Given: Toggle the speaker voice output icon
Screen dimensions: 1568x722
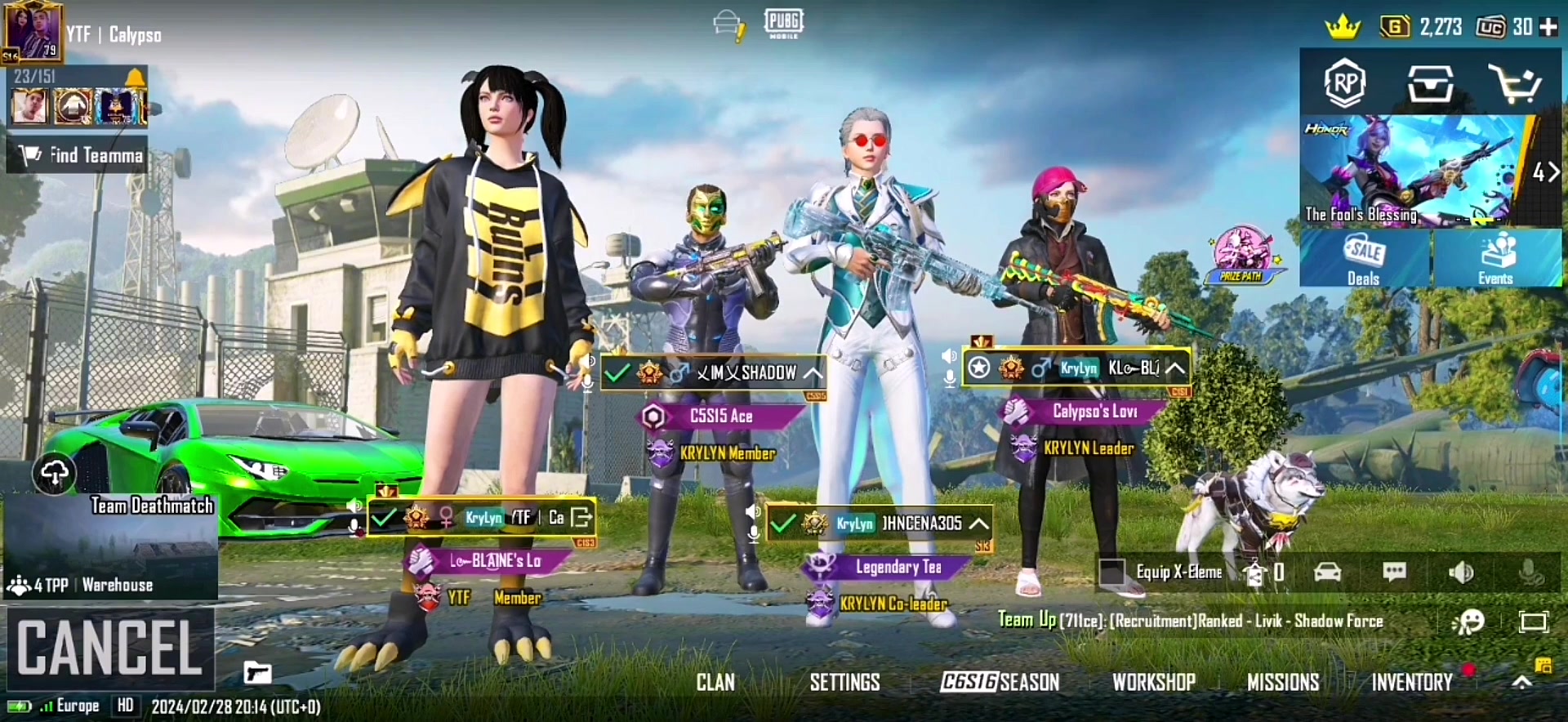Looking at the screenshot, I should (1461, 572).
